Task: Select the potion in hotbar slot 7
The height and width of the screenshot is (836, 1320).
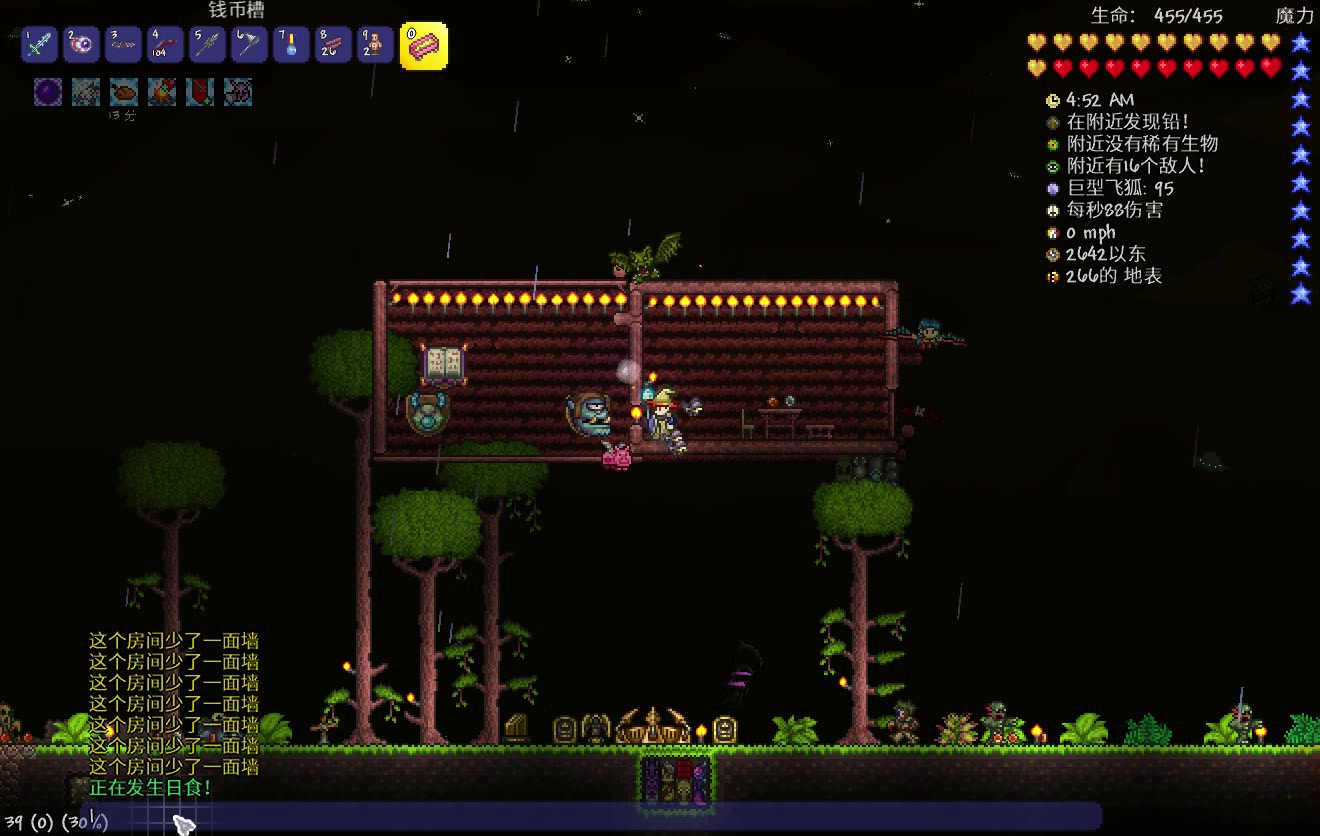Action: tap(290, 46)
